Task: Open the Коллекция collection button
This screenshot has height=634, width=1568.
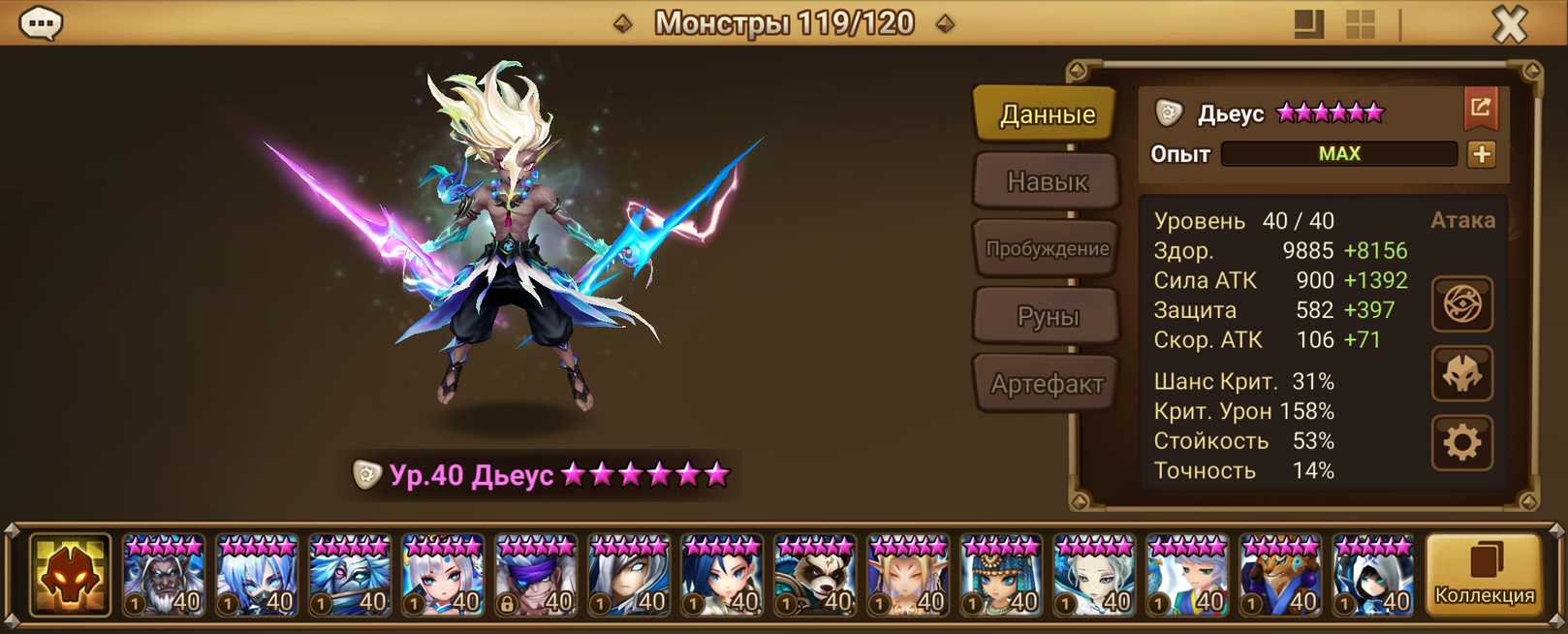Action: [x=1484, y=575]
